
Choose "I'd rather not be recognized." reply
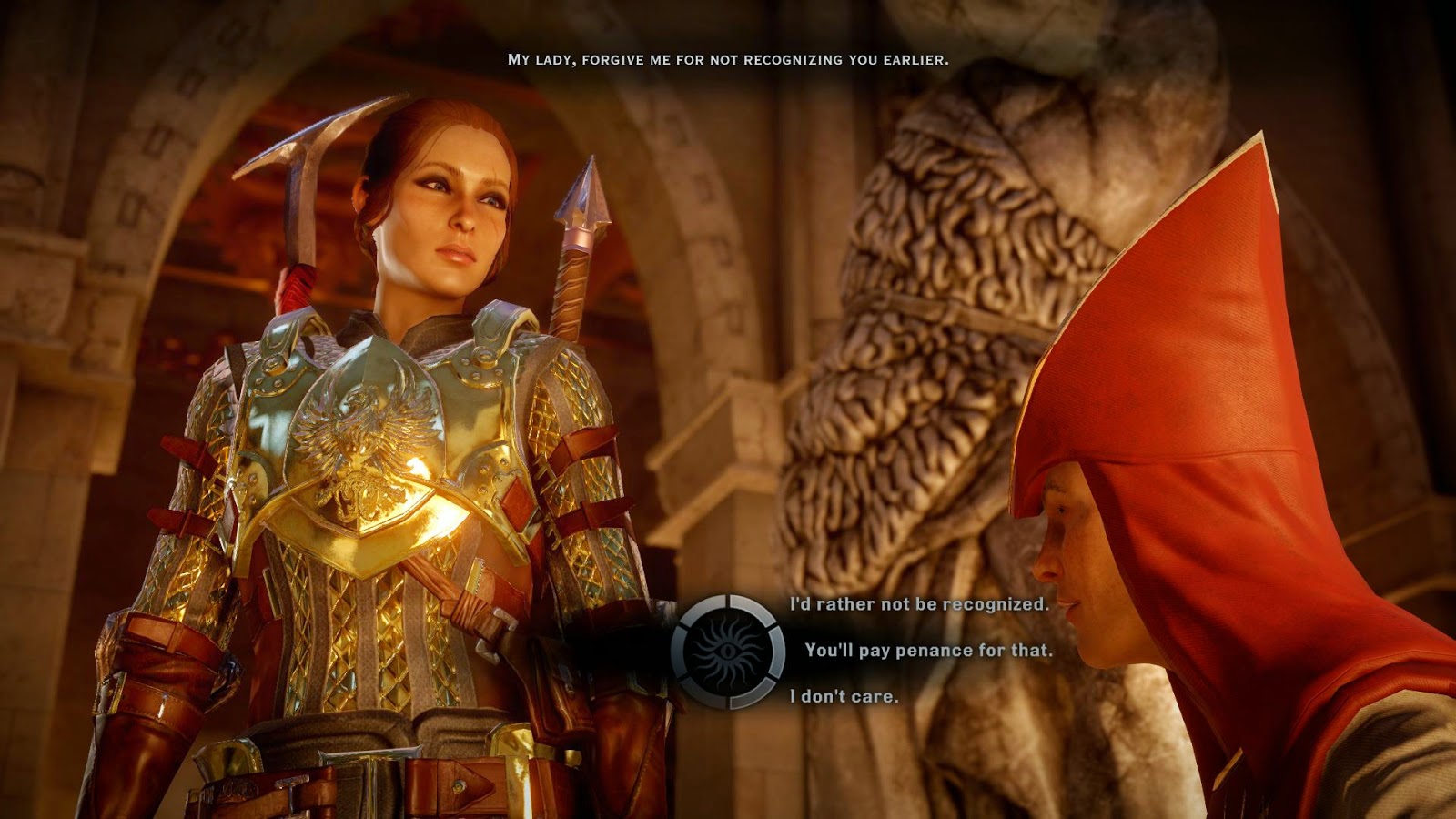919,604
